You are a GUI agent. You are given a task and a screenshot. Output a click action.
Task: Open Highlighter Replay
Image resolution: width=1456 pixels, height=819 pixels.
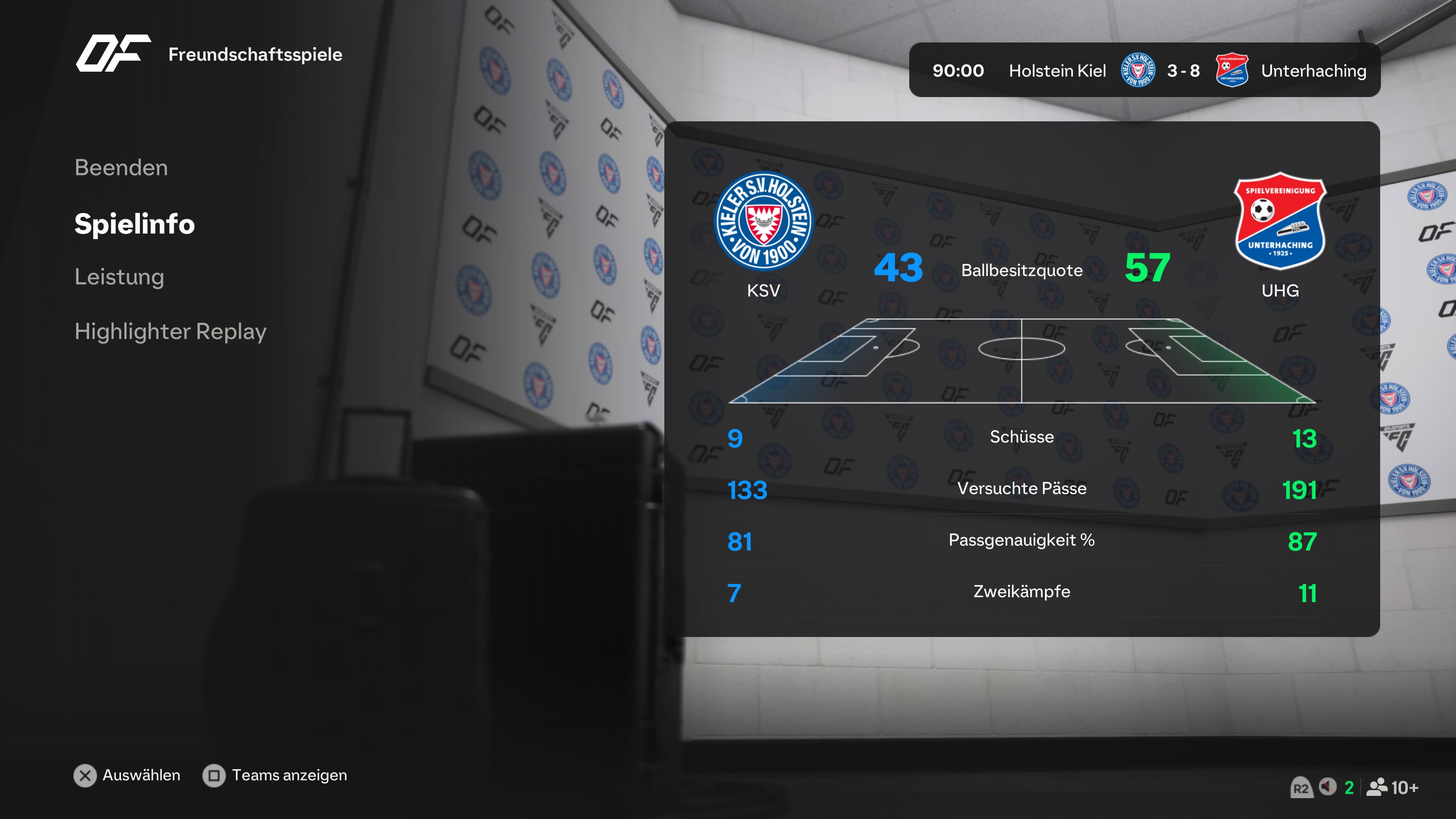pos(170,331)
